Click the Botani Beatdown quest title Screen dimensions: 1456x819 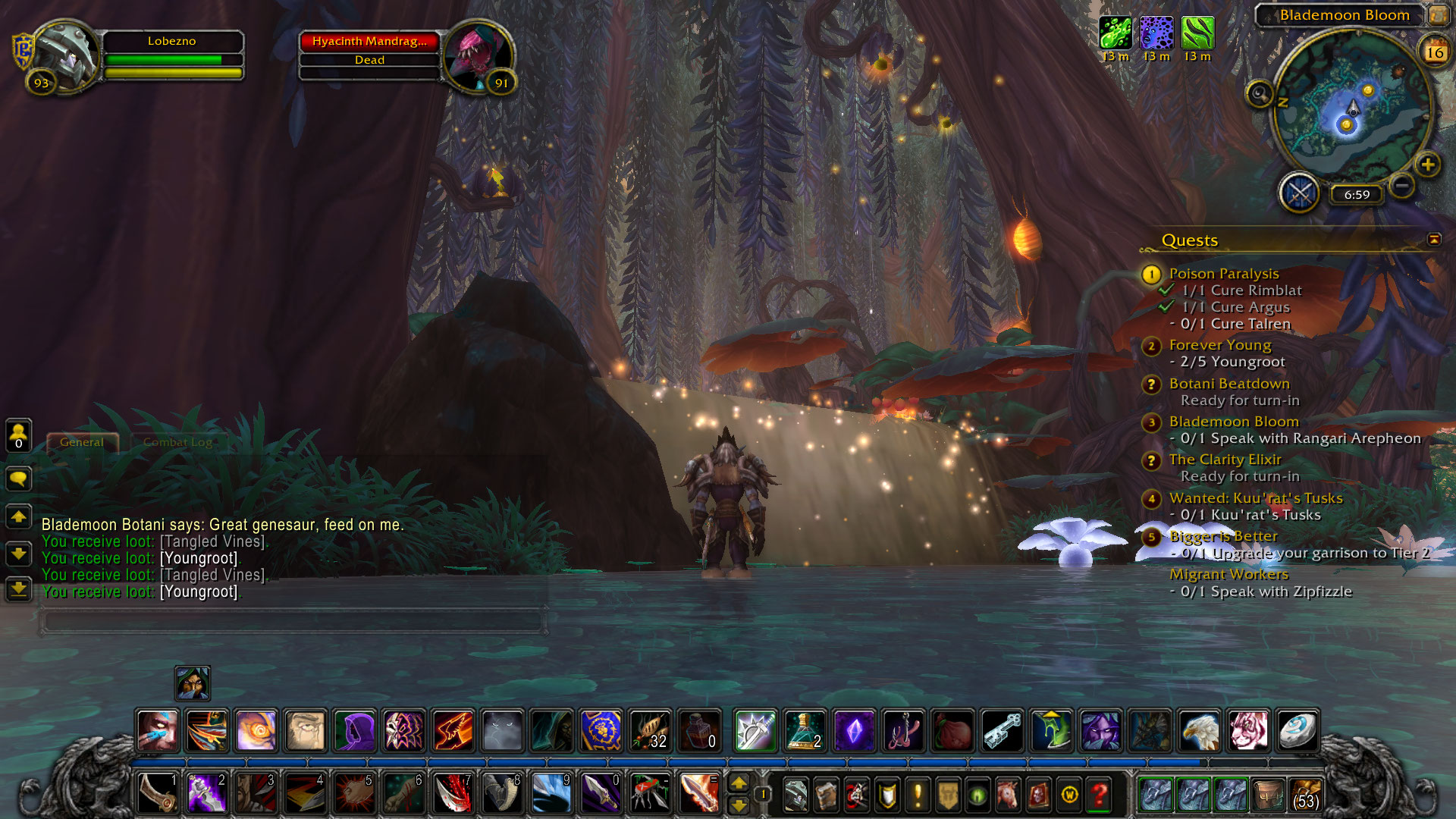point(1228,384)
